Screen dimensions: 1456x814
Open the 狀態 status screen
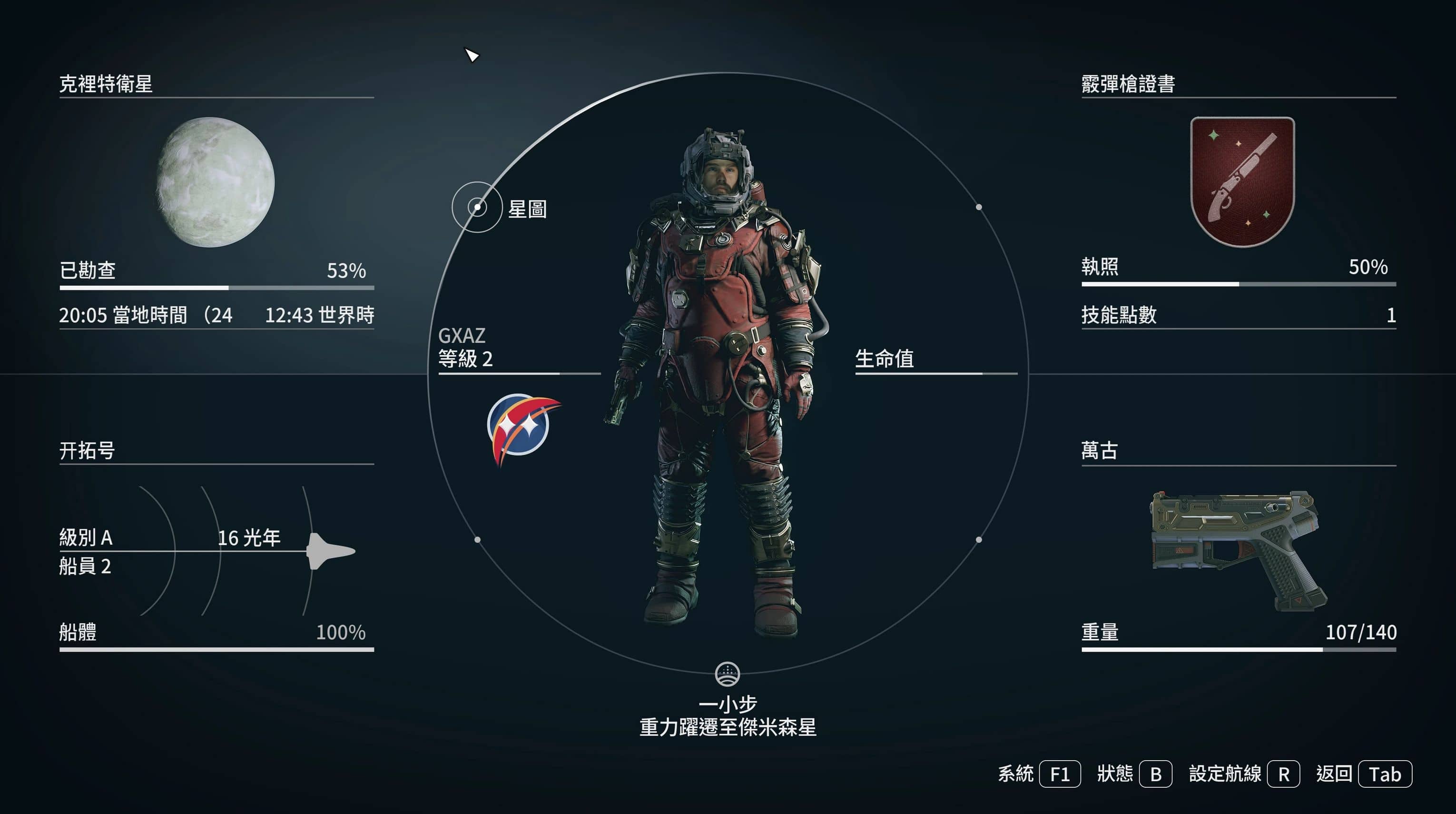click(x=1134, y=774)
